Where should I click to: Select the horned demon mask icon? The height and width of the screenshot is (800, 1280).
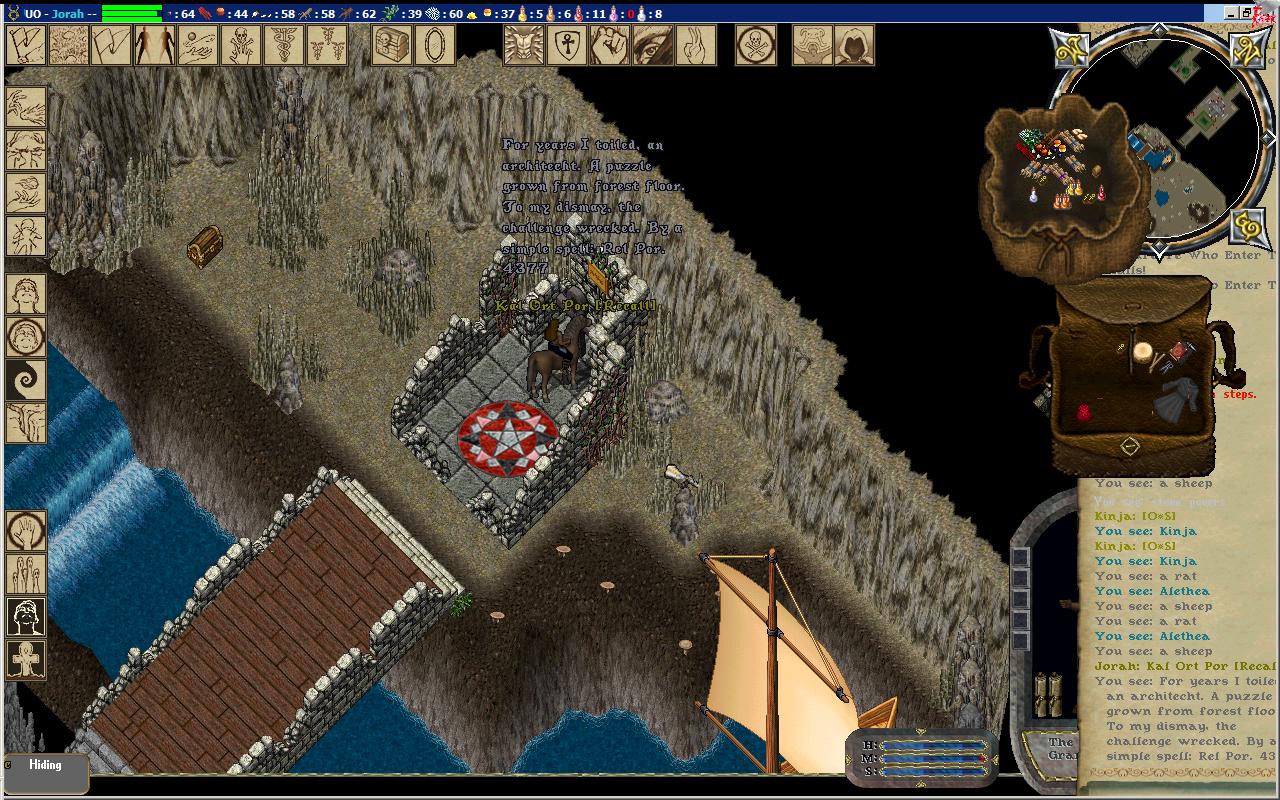tap(524, 45)
